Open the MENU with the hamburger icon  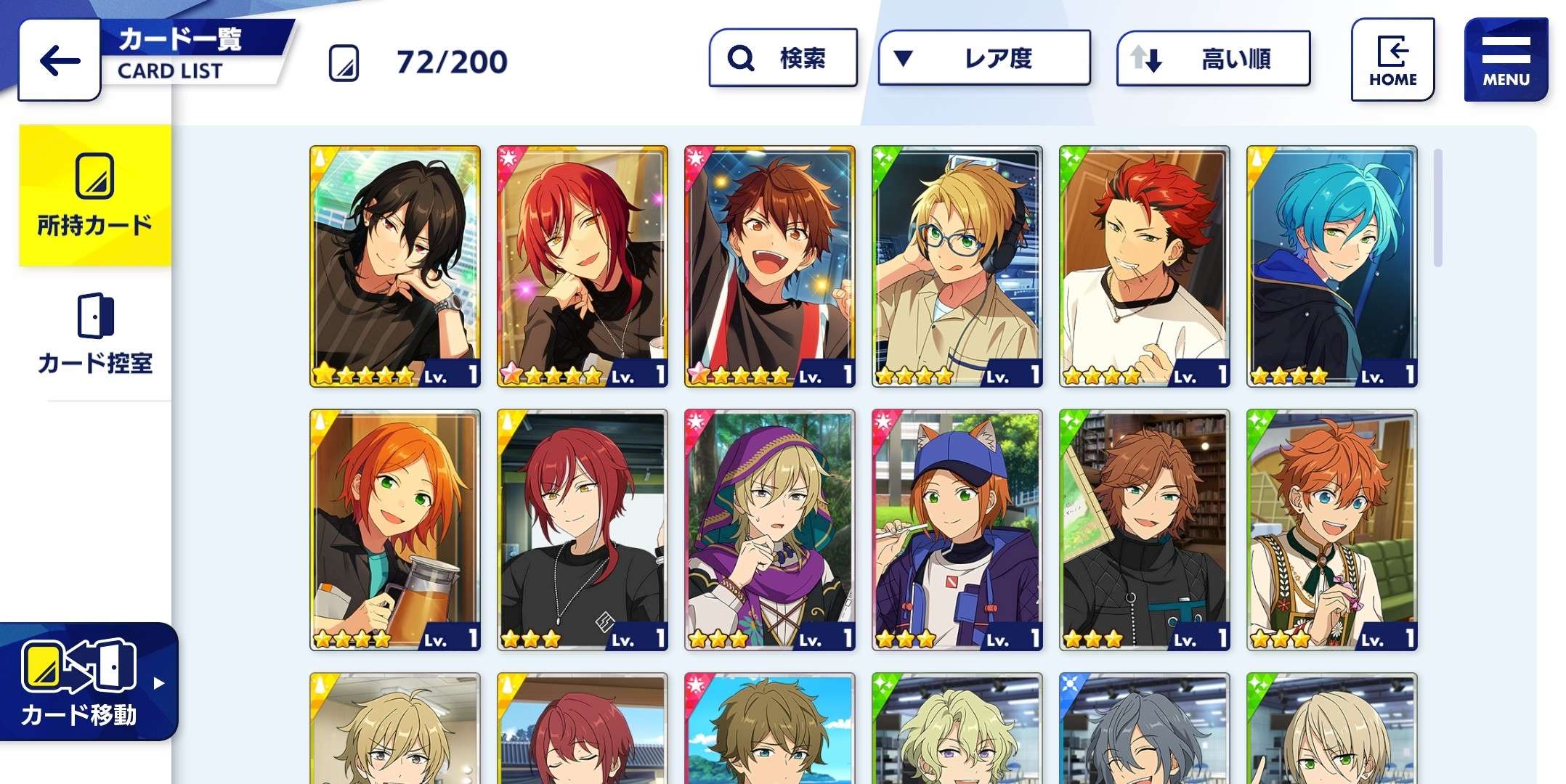point(1505,58)
